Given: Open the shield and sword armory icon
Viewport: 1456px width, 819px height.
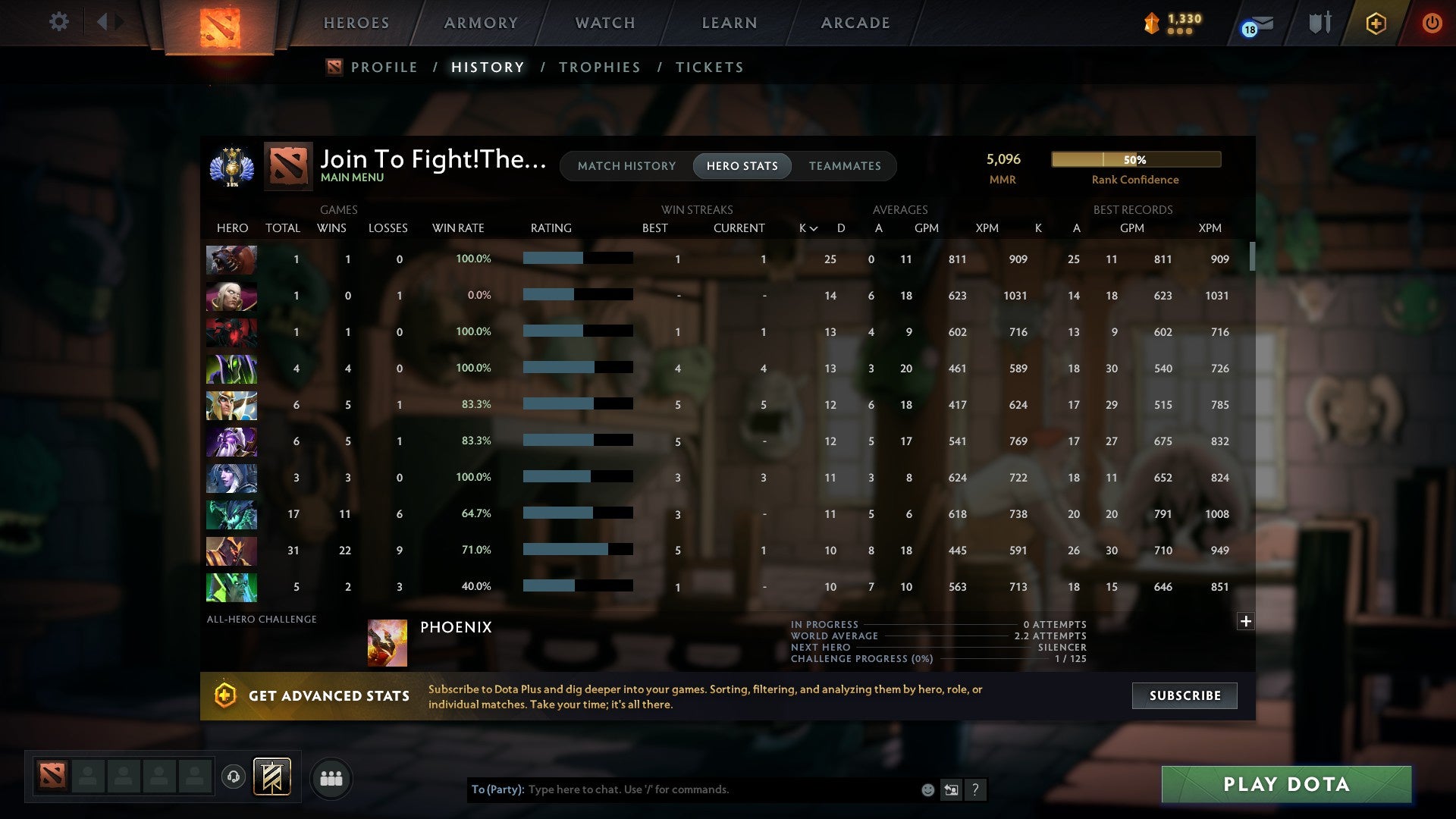Looking at the screenshot, I should (1319, 23).
